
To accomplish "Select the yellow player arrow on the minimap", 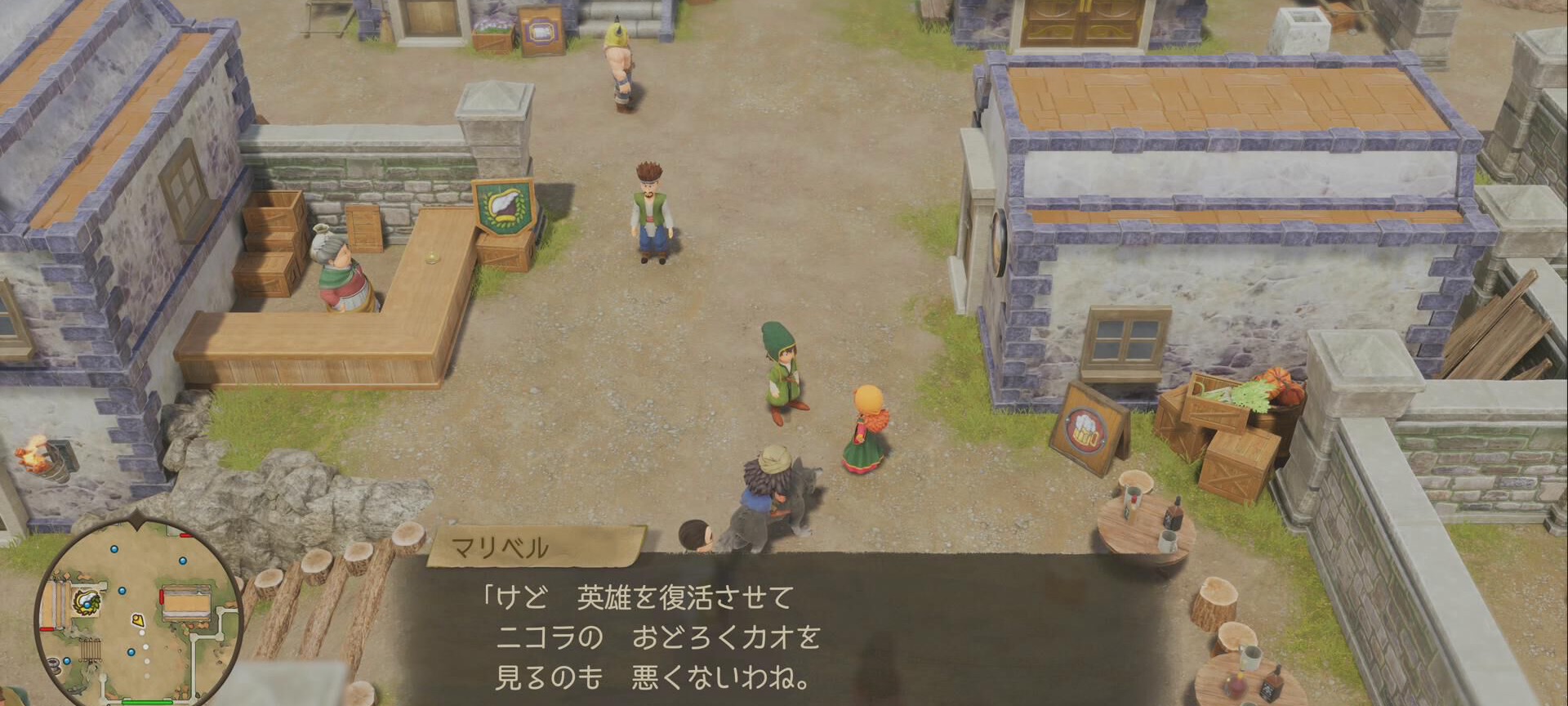I will (138, 619).
